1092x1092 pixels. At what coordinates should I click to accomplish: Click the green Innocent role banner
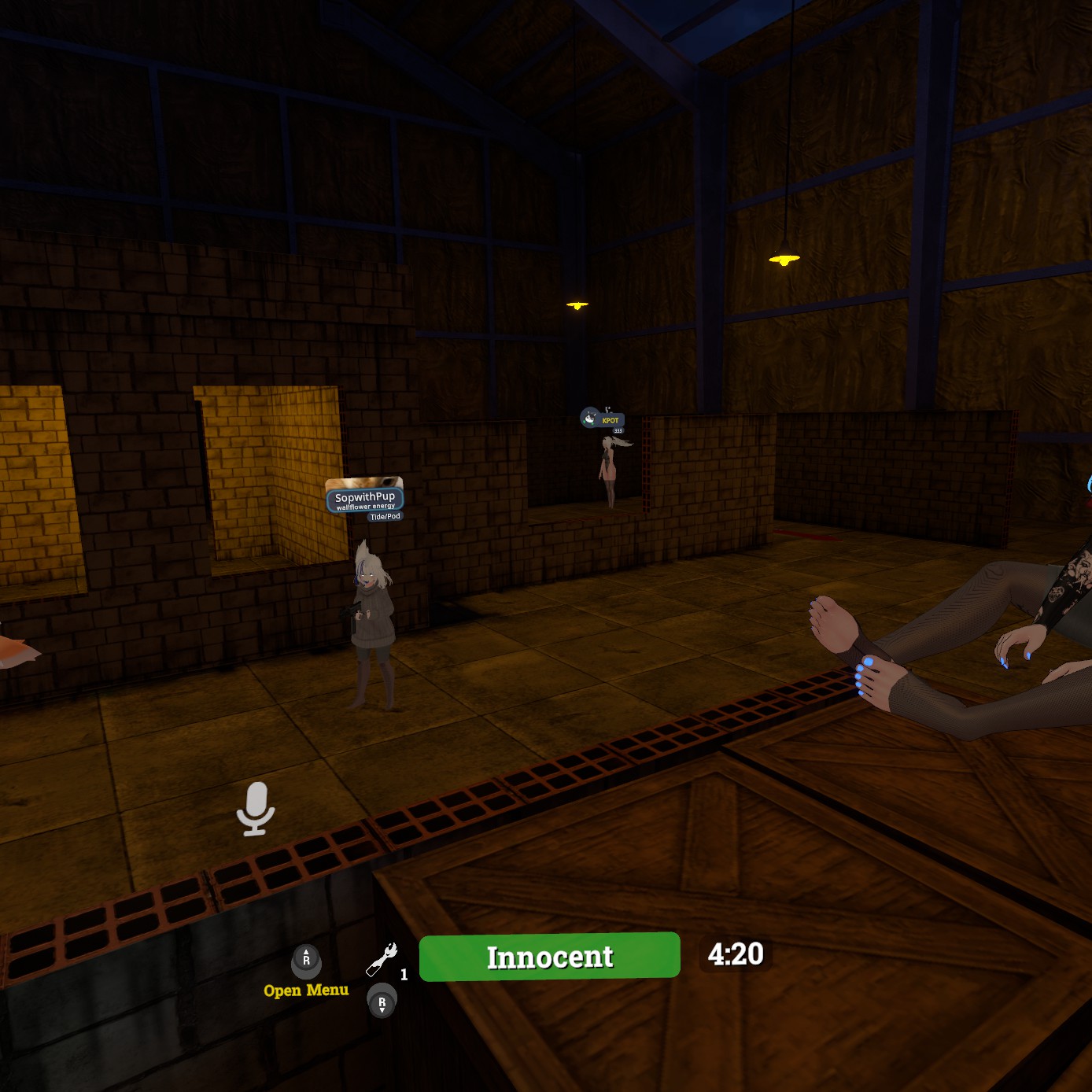pyautogui.click(x=549, y=957)
